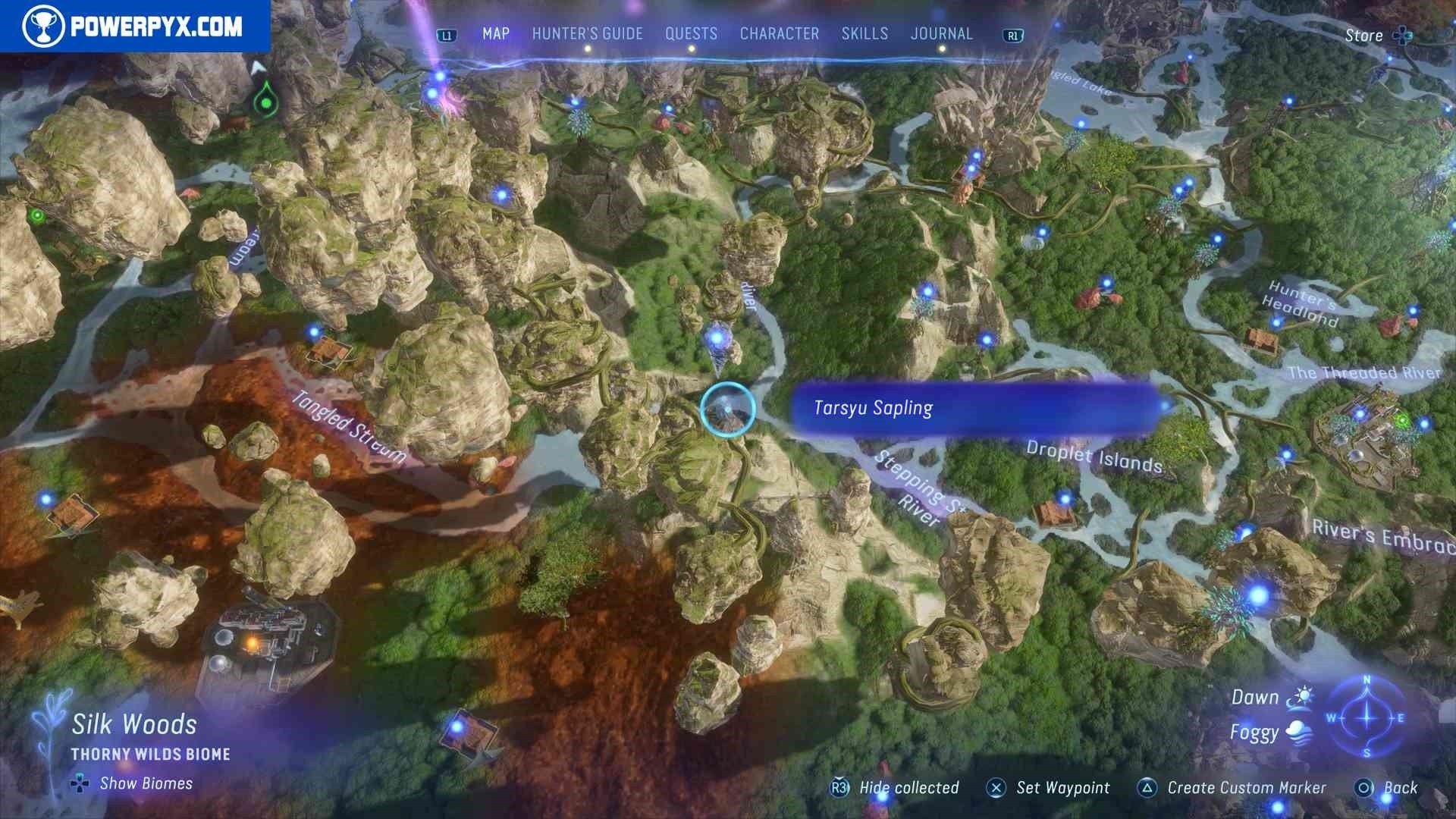Click the compass rose
This screenshot has width=1456, height=819.
pyautogui.click(x=1367, y=717)
